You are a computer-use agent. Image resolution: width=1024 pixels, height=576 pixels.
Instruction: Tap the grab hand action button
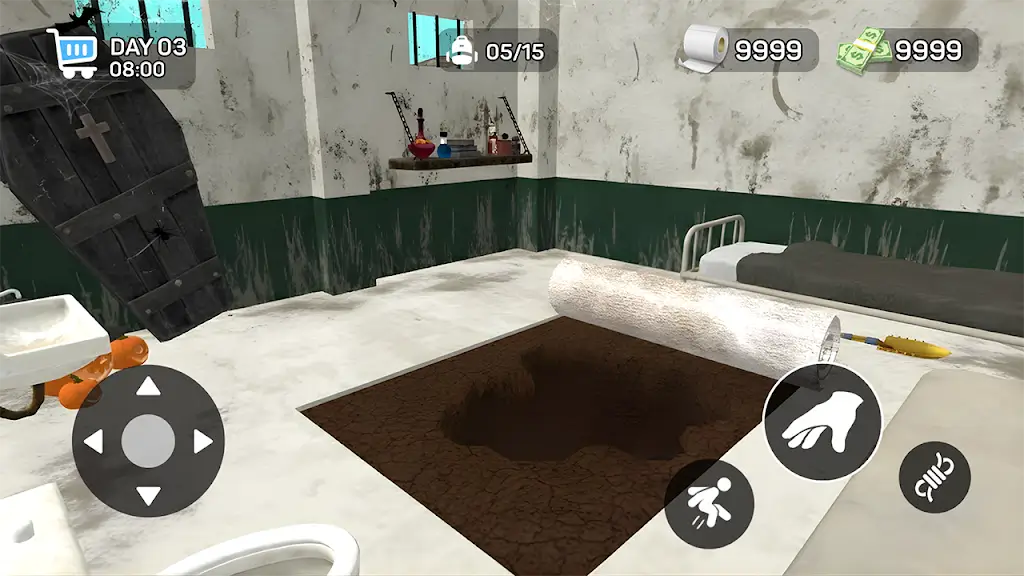click(822, 422)
